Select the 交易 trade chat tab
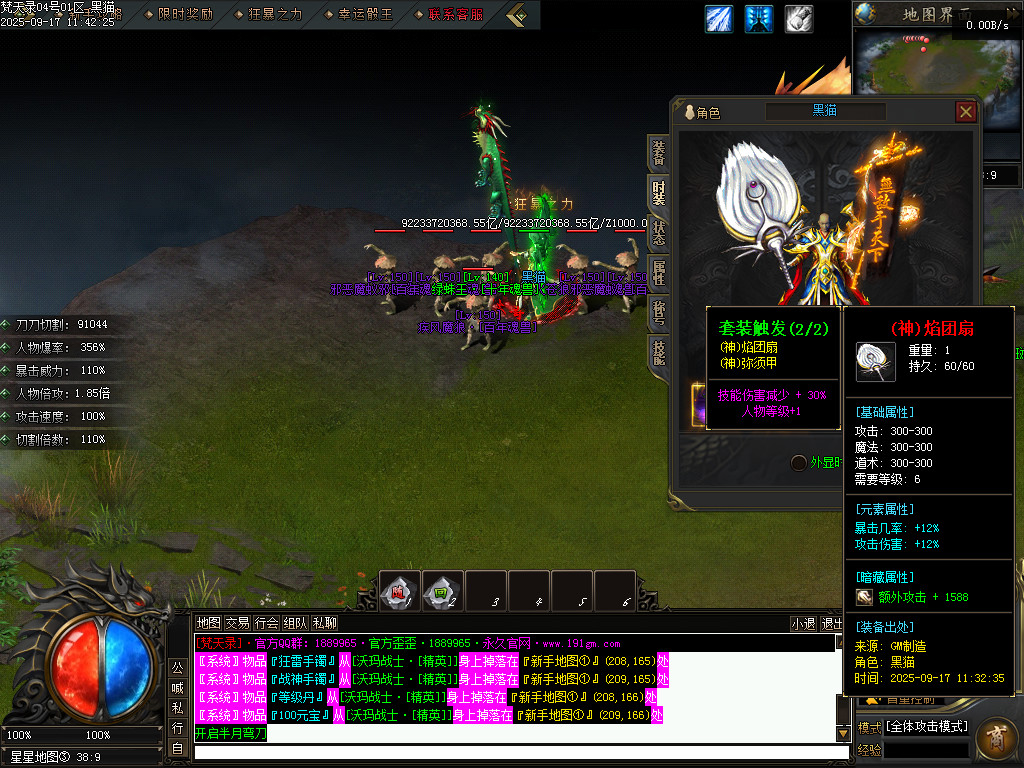The height and width of the screenshot is (768, 1024). coord(237,623)
